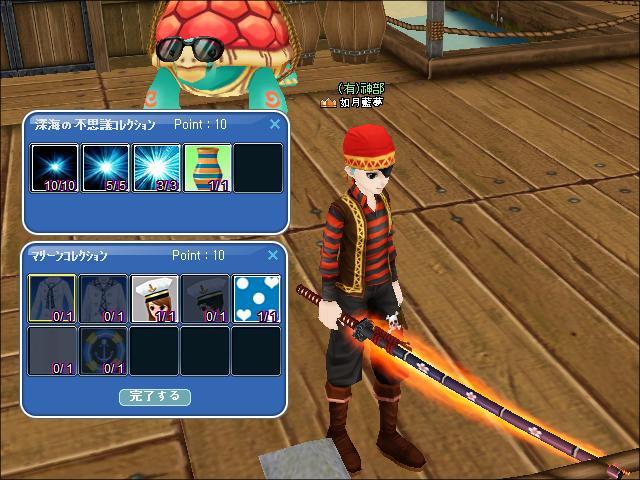Select the anchor life ring slot
Screen dimensions: 640x480
tap(105, 350)
